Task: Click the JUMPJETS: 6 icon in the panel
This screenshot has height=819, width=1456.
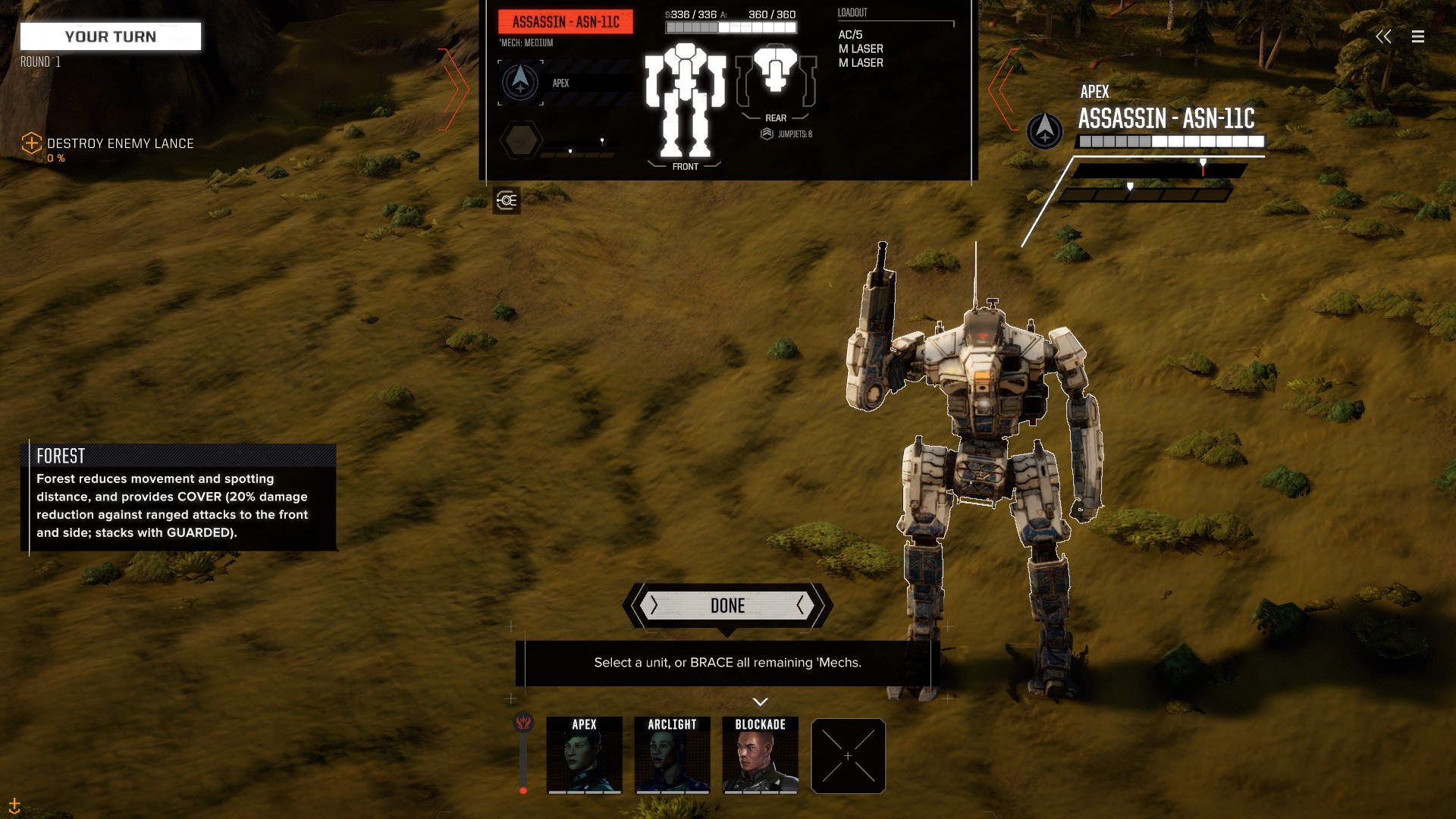Action: (x=767, y=133)
